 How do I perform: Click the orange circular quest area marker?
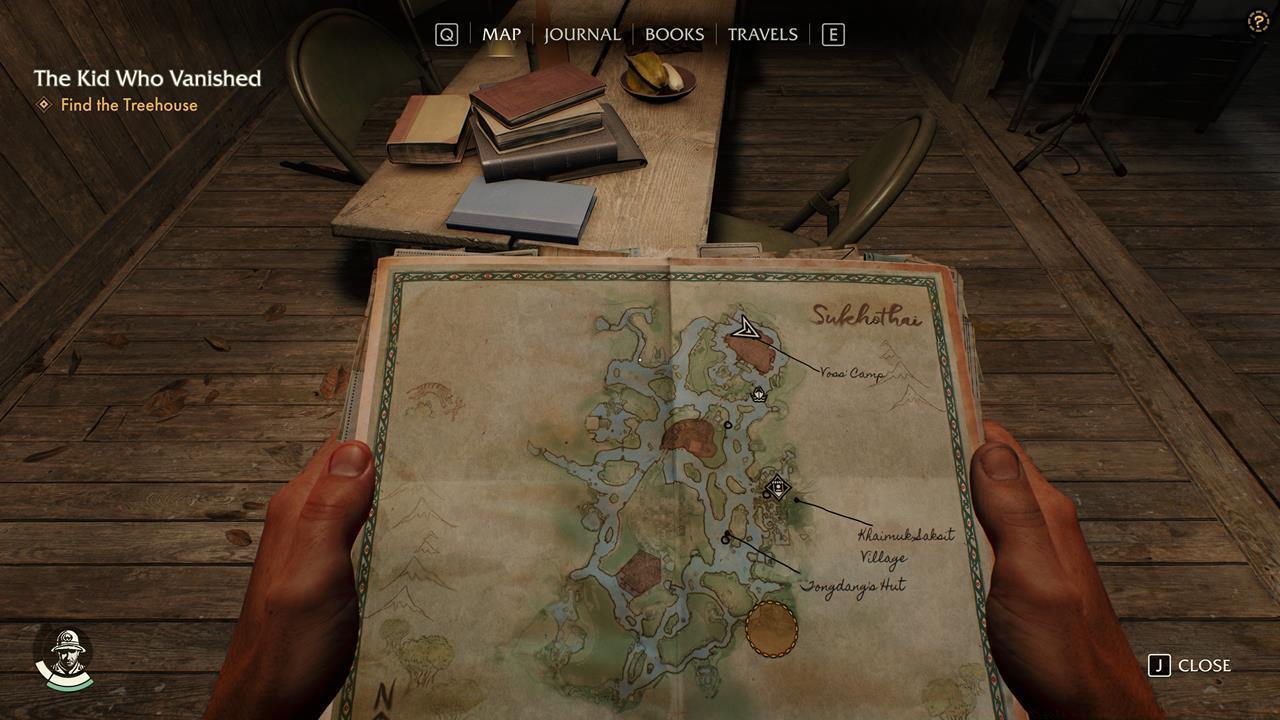[771, 629]
